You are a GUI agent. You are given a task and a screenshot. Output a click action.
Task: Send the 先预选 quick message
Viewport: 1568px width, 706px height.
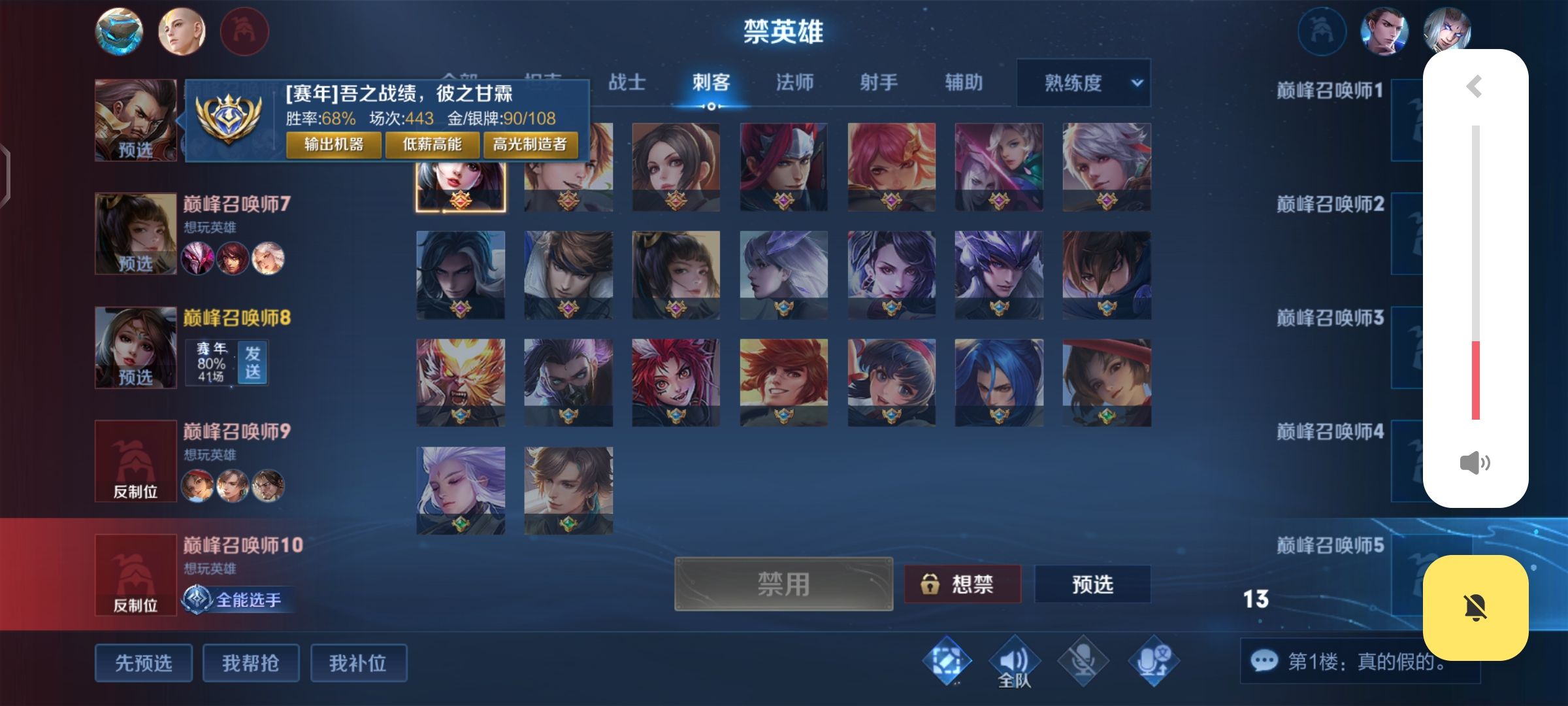click(x=144, y=663)
